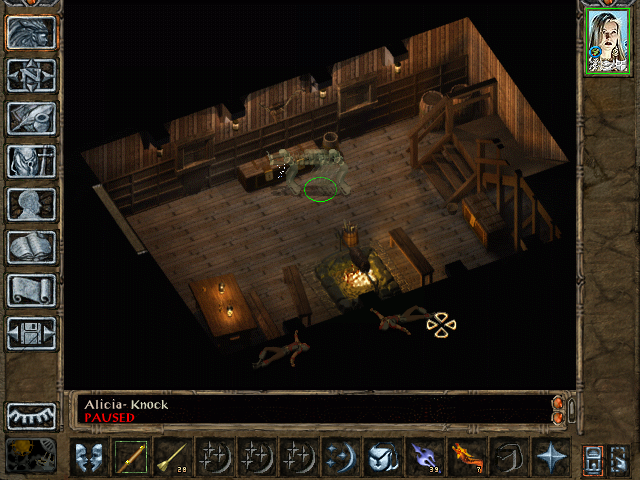Image resolution: width=640 pixels, height=480 pixels.
Task: Open the priest scroll screen
Action: click(x=32, y=290)
